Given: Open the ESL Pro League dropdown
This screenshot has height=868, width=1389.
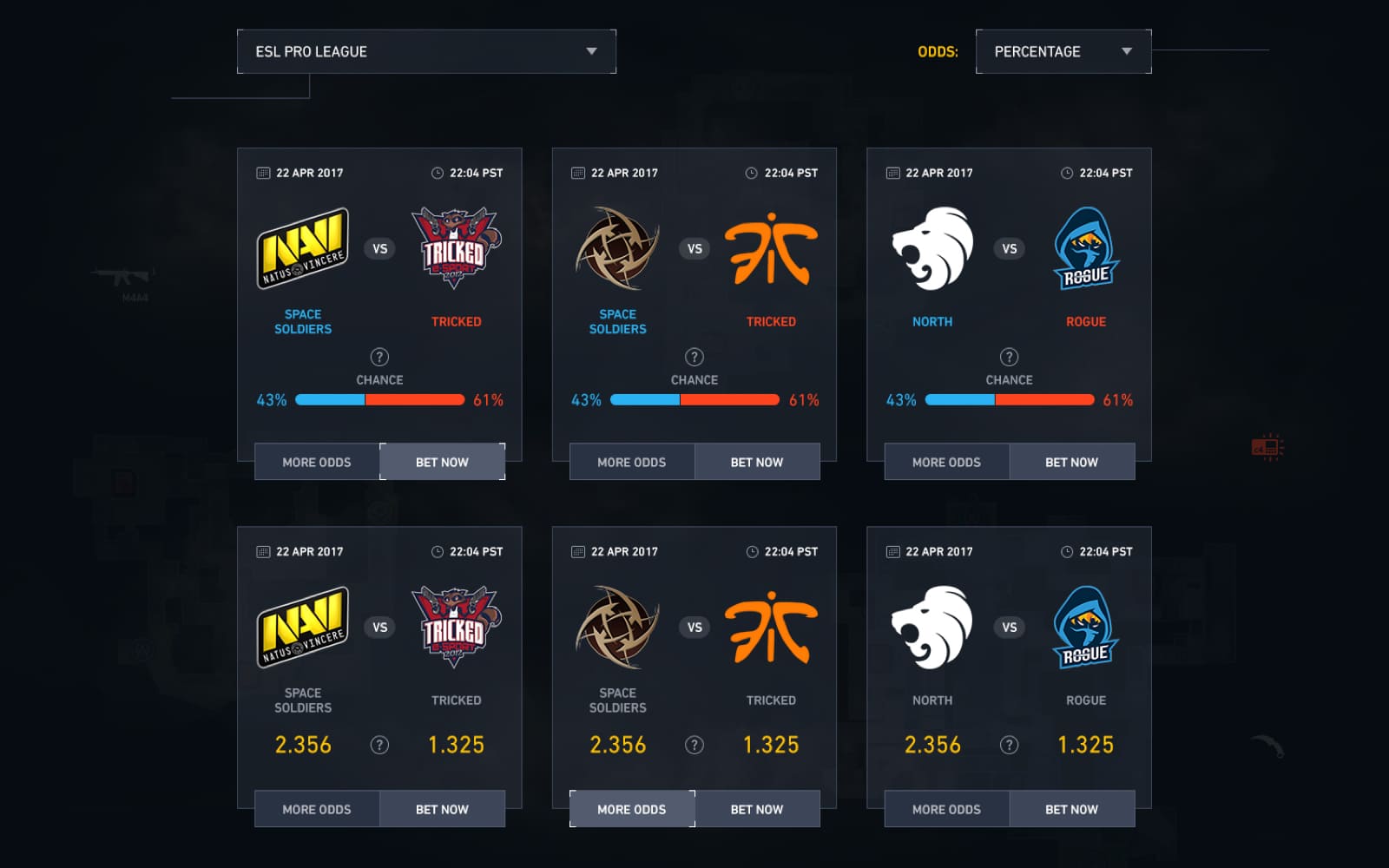Looking at the screenshot, I should coord(426,52).
